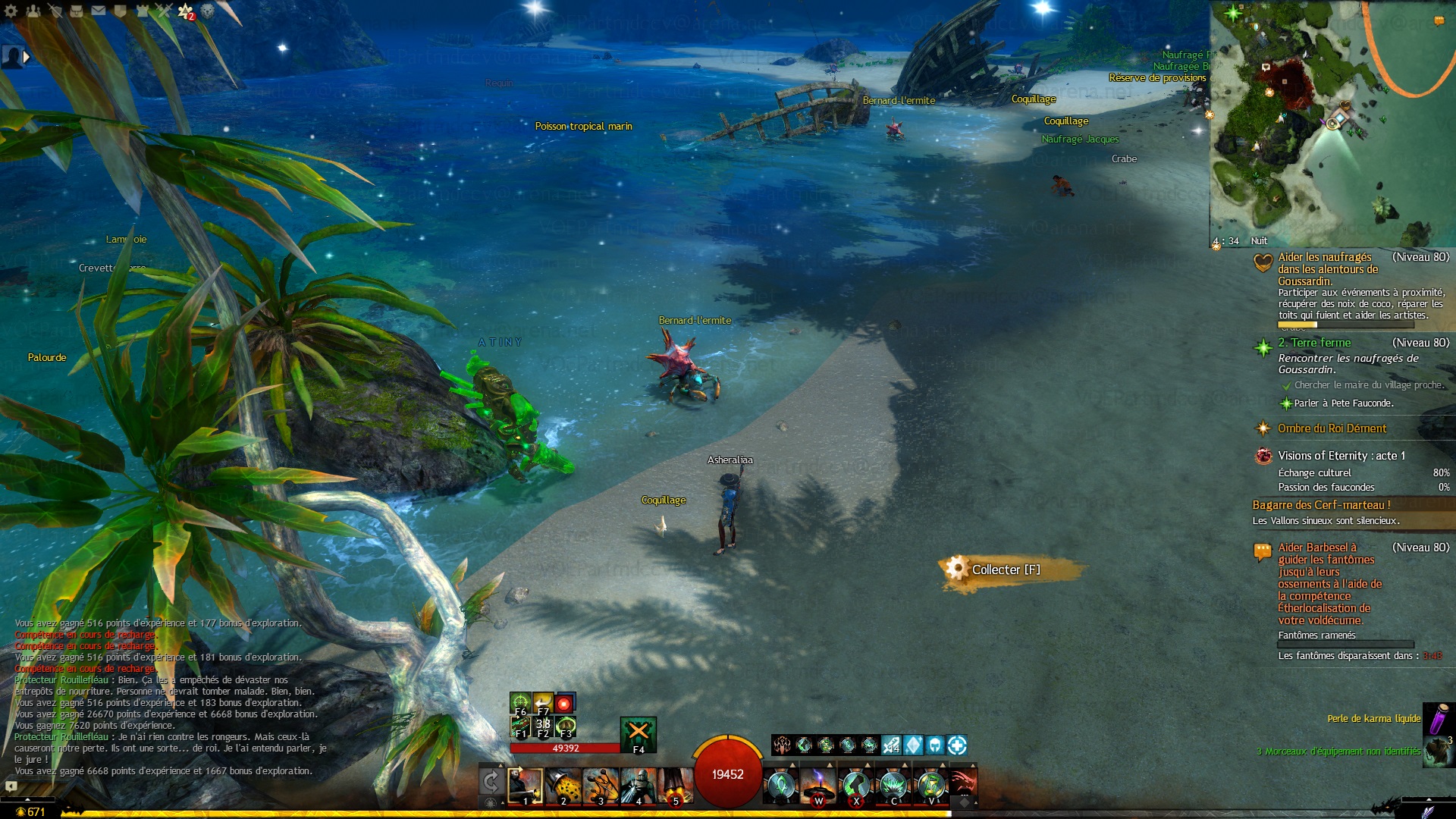The image size is (1456, 819).
Task: Open the black lion trading post icon
Action: point(207,11)
